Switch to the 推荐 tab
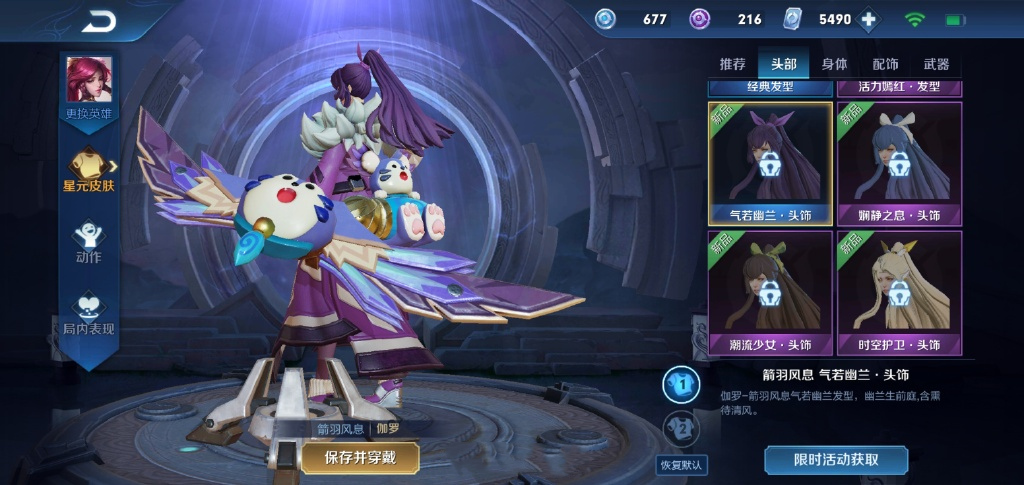1024x485 pixels. click(733, 64)
